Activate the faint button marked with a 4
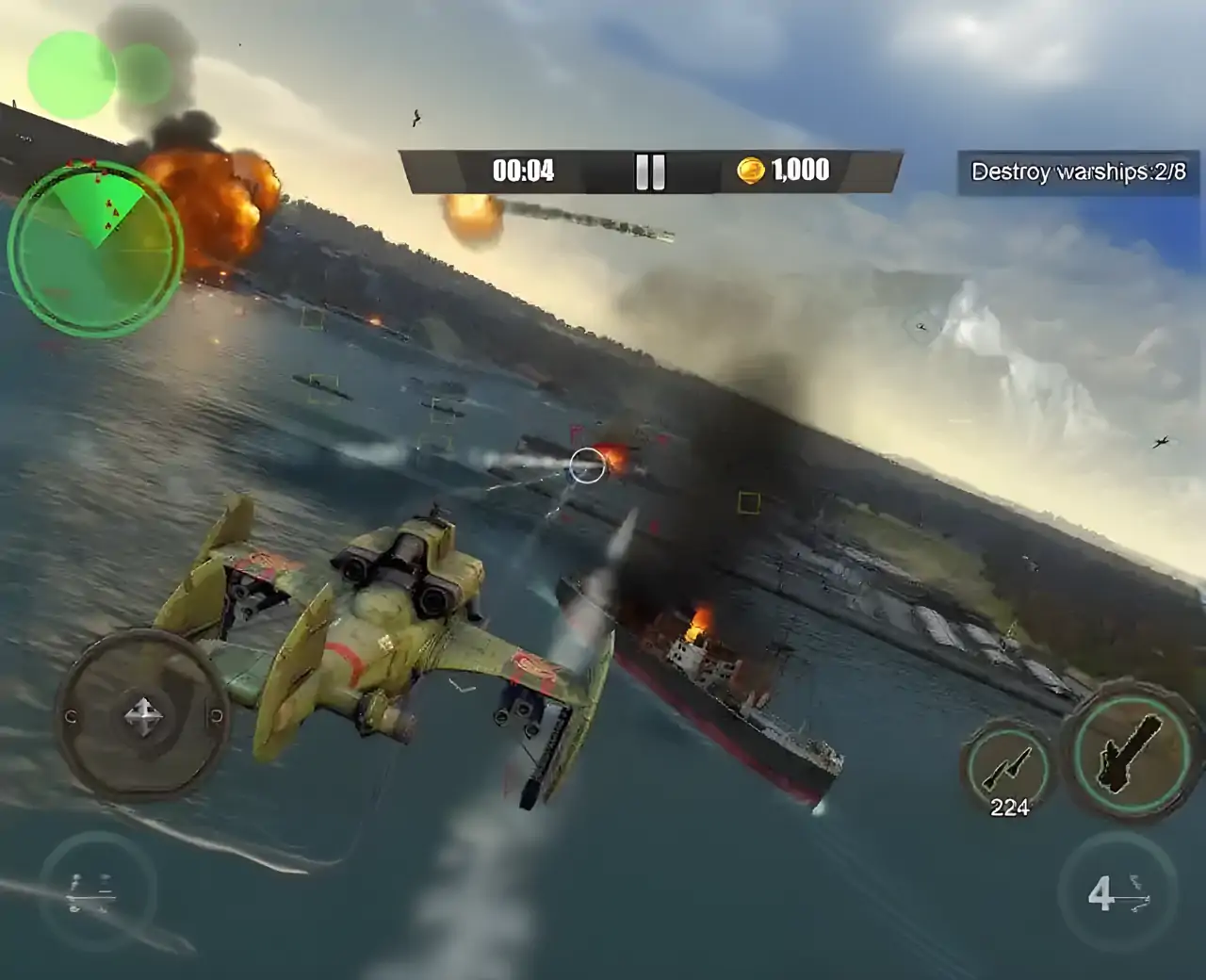The width and height of the screenshot is (1206, 980). (x=1117, y=892)
